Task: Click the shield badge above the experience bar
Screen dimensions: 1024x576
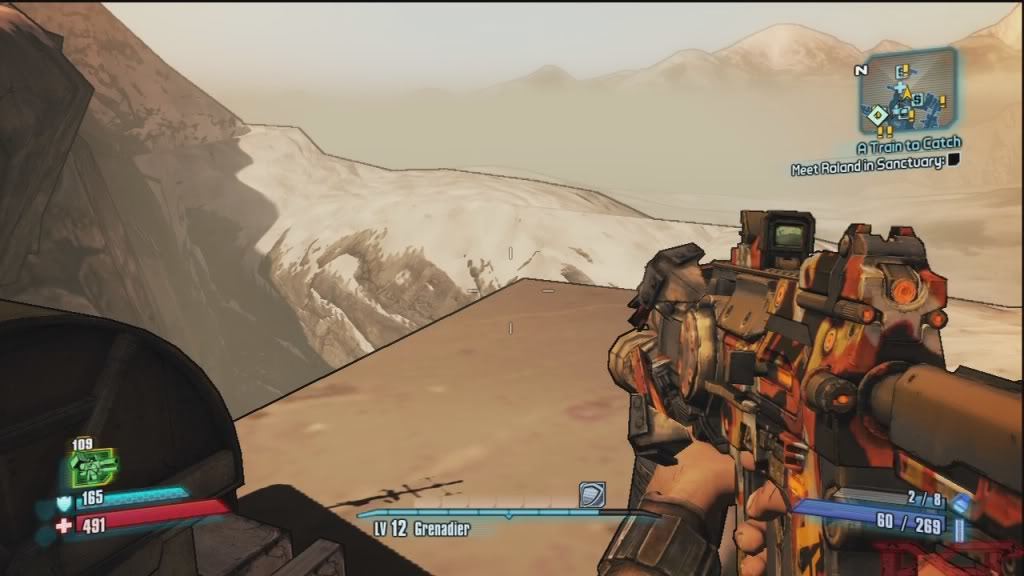Action: pyautogui.click(x=591, y=494)
